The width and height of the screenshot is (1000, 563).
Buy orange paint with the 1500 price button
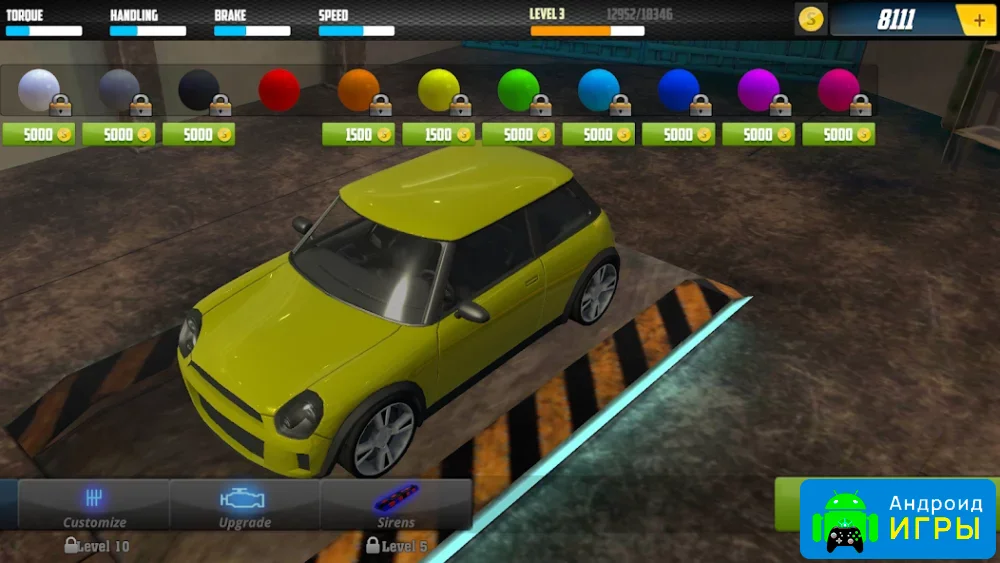click(359, 134)
